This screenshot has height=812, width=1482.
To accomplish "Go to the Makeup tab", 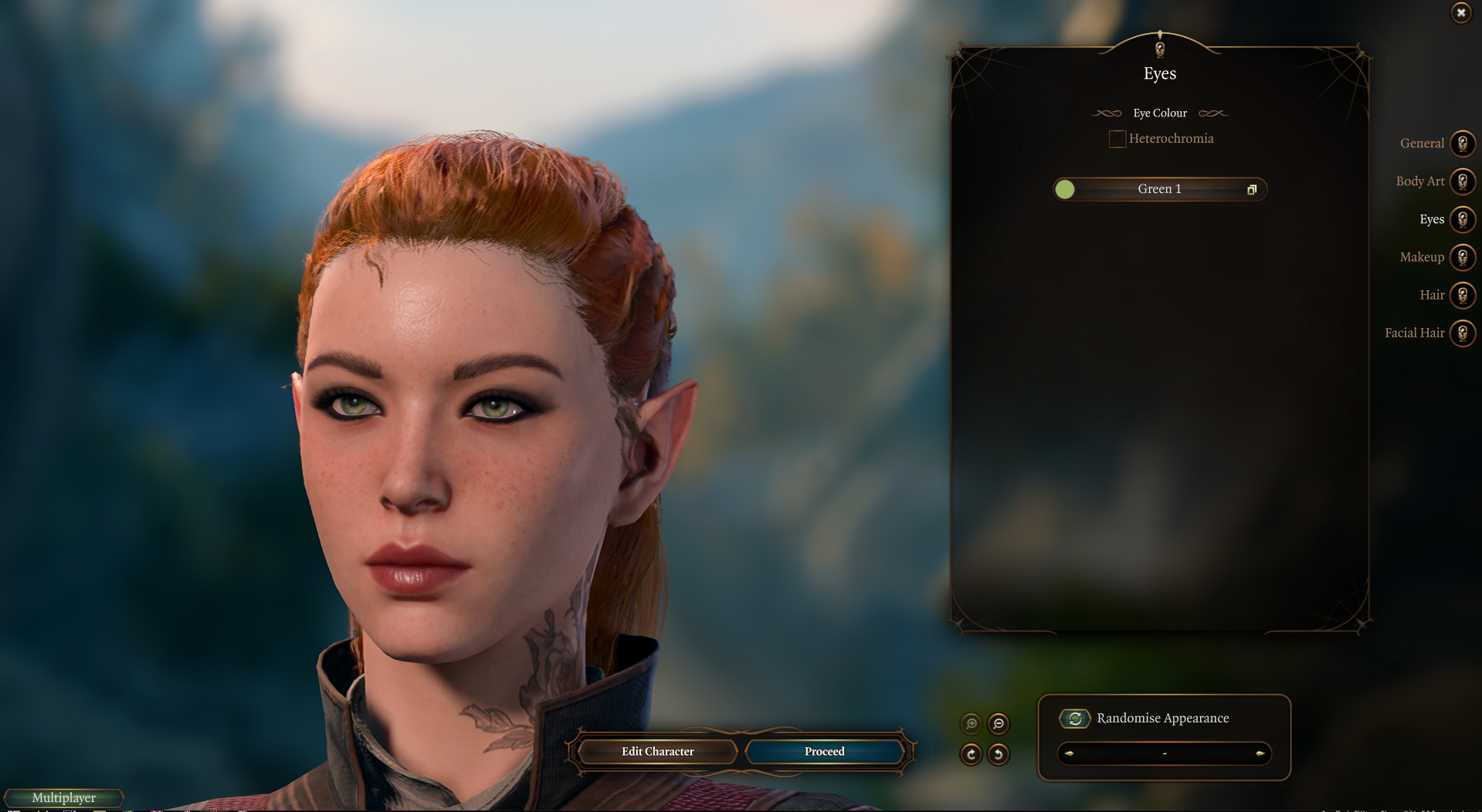I will [x=1462, y=257].
